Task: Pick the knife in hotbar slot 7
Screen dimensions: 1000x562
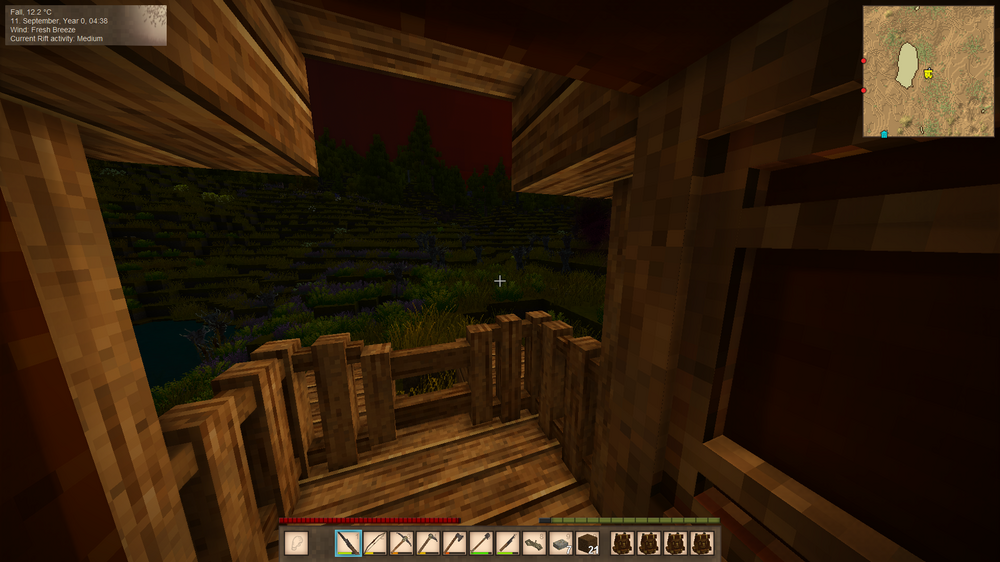Action: pyautogui.click(x=507, y=543)
